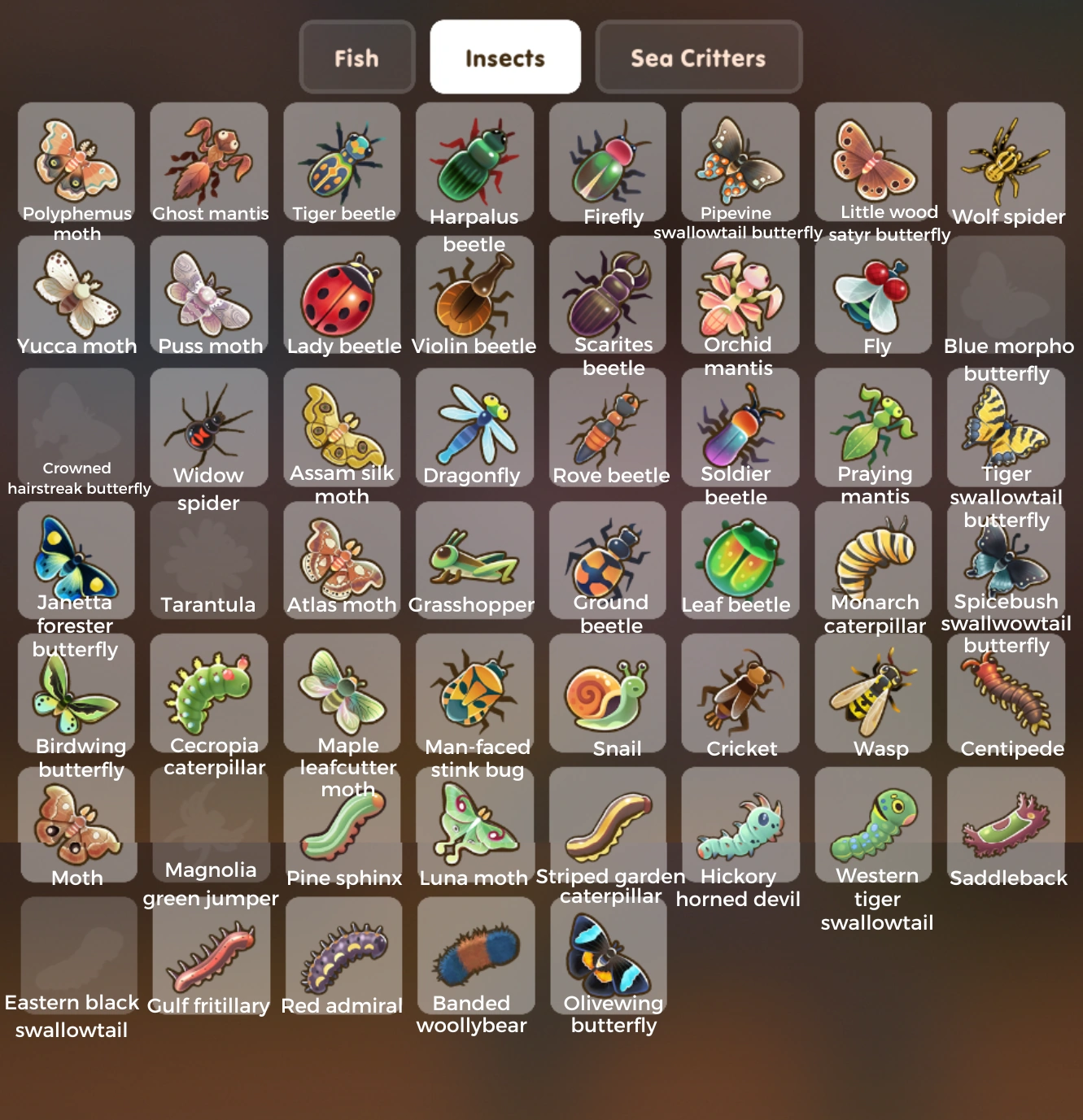Select the Orchid mantis

(740, 293)
